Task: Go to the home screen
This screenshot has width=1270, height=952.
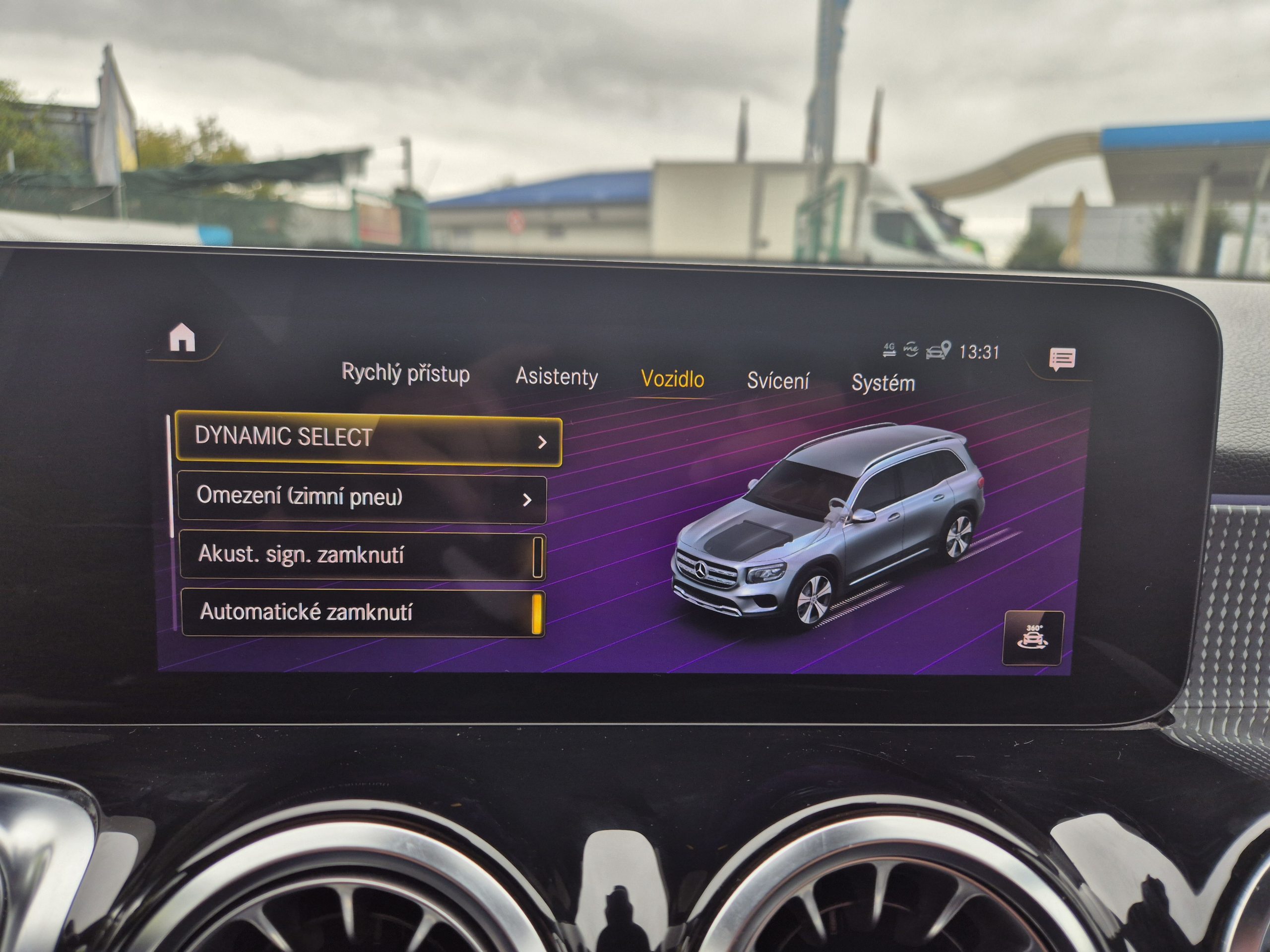Action: [183, 338]
